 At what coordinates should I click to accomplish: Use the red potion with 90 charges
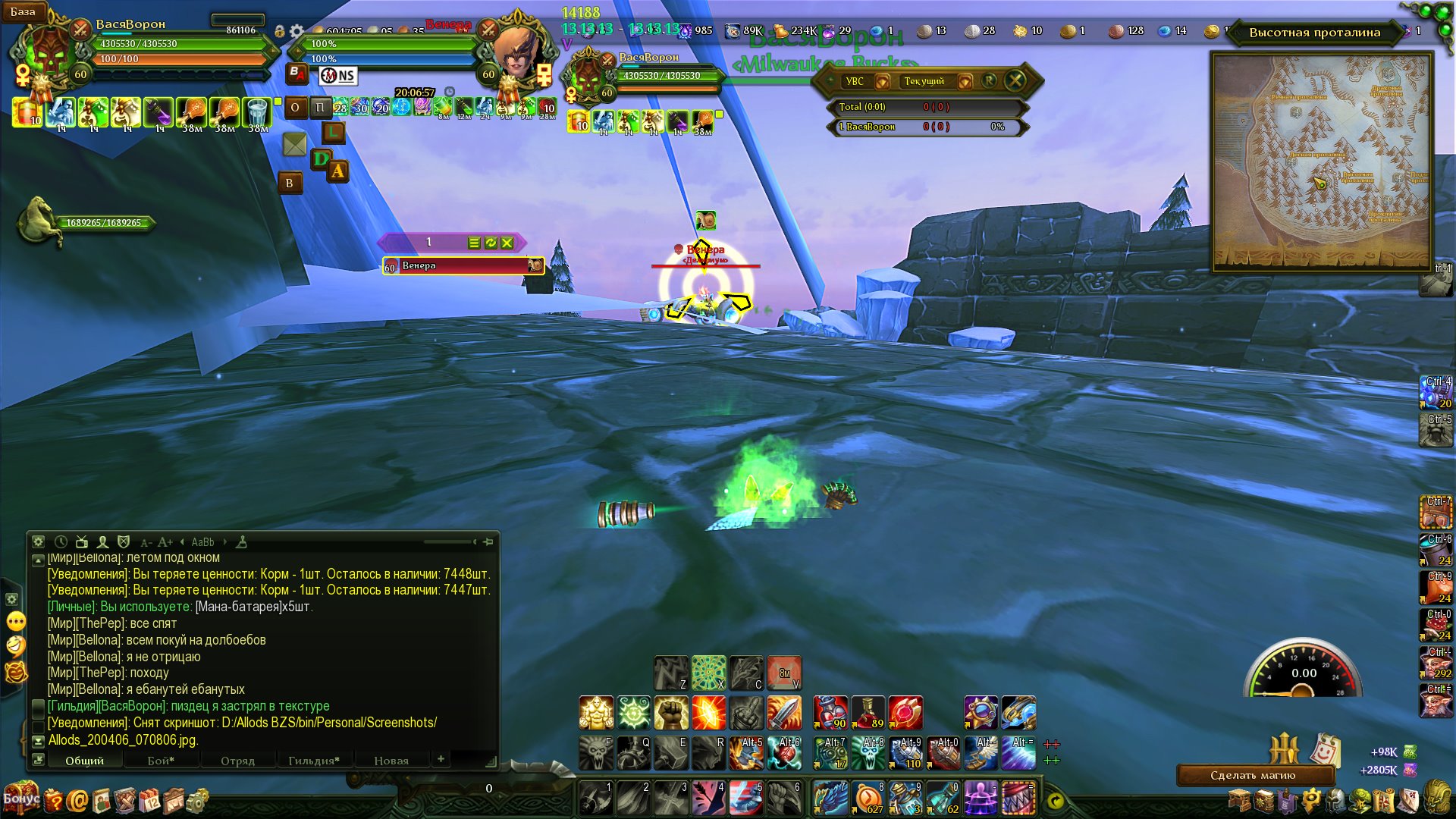click(x=830, y=713)
